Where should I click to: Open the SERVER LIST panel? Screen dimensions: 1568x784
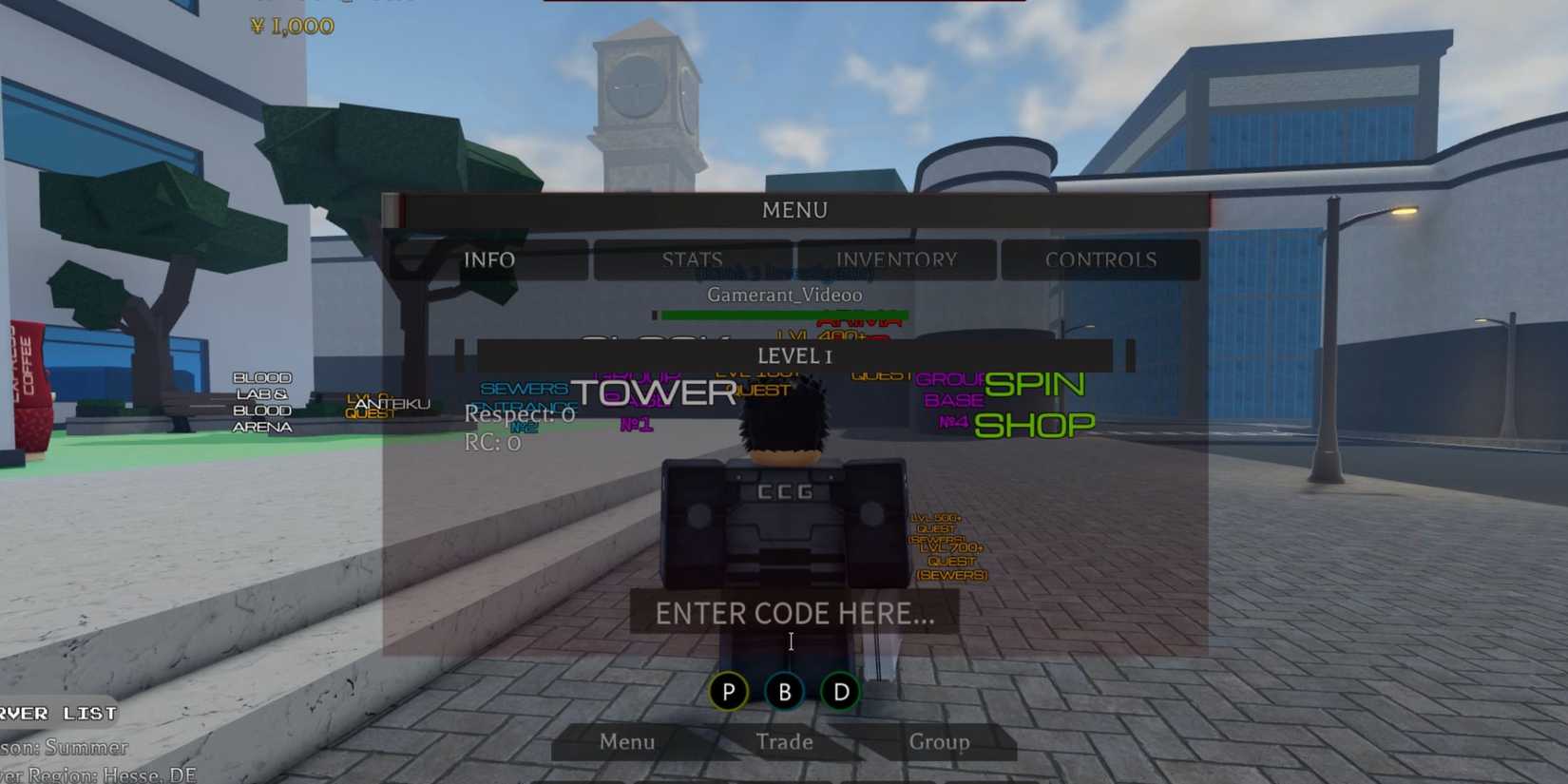(x=59, y=714)
